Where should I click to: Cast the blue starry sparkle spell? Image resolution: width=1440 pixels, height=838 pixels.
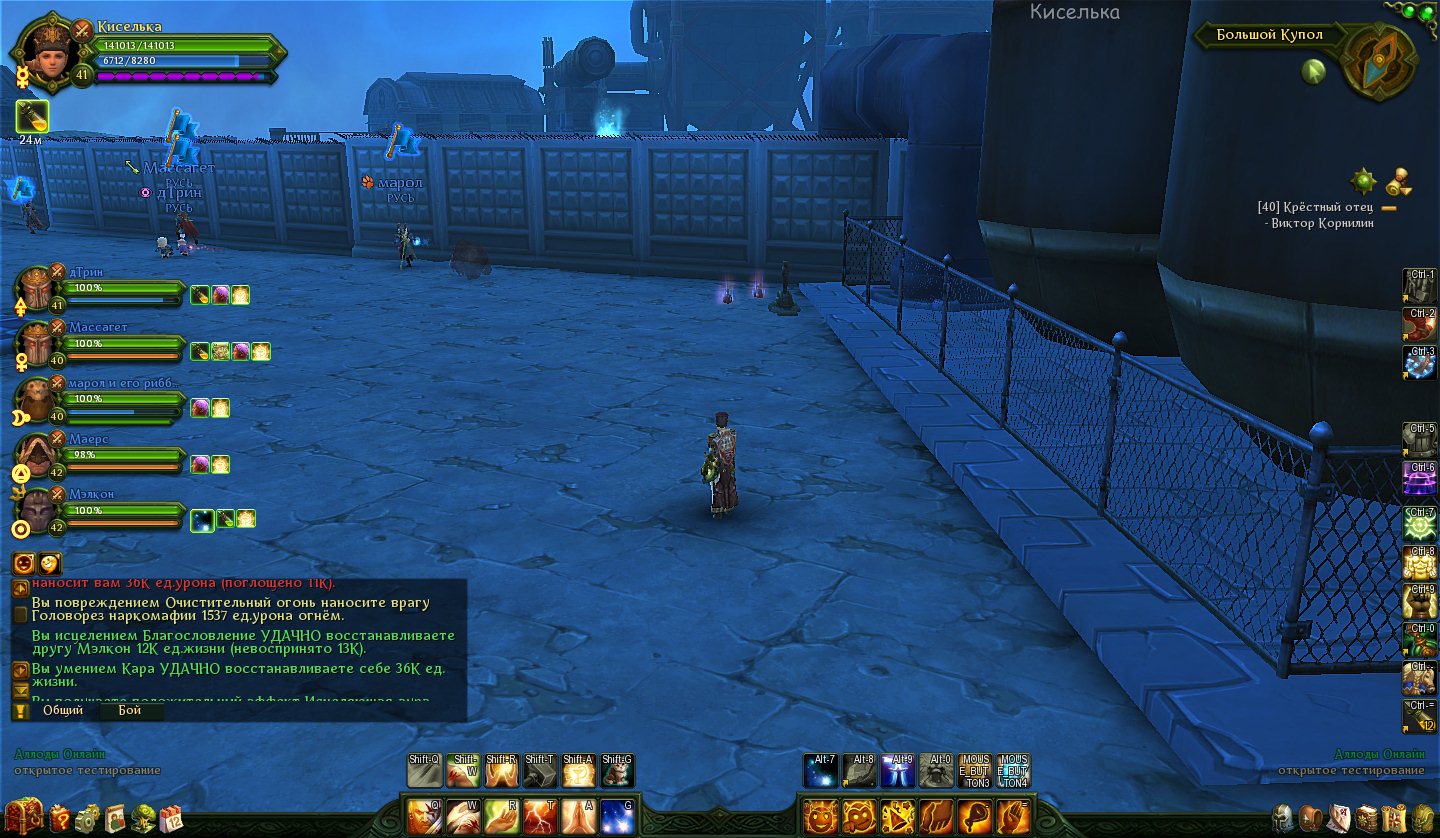[x=618, y=817]
